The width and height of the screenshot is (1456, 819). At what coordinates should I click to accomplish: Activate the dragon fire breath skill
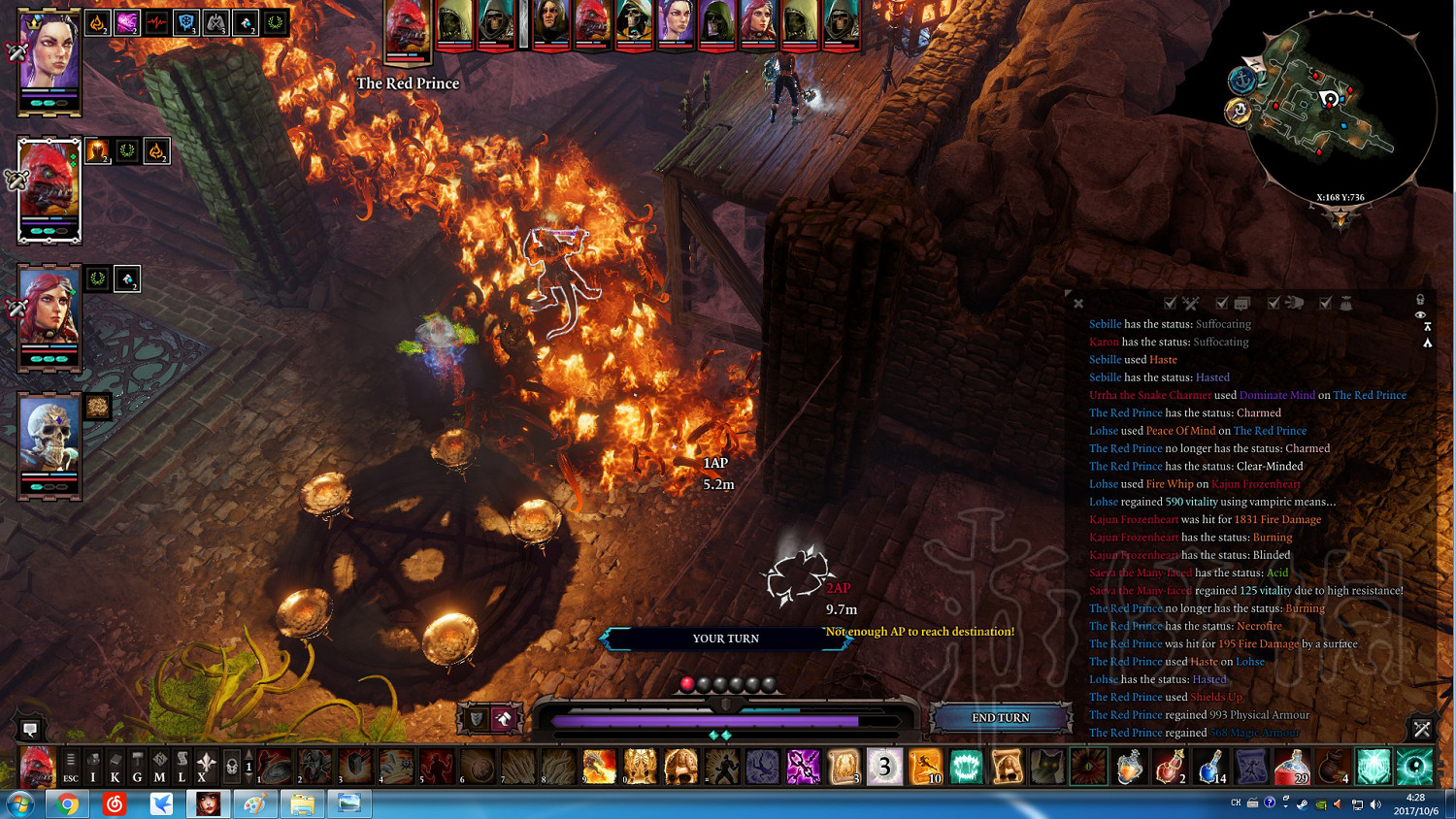coord(599,767)
